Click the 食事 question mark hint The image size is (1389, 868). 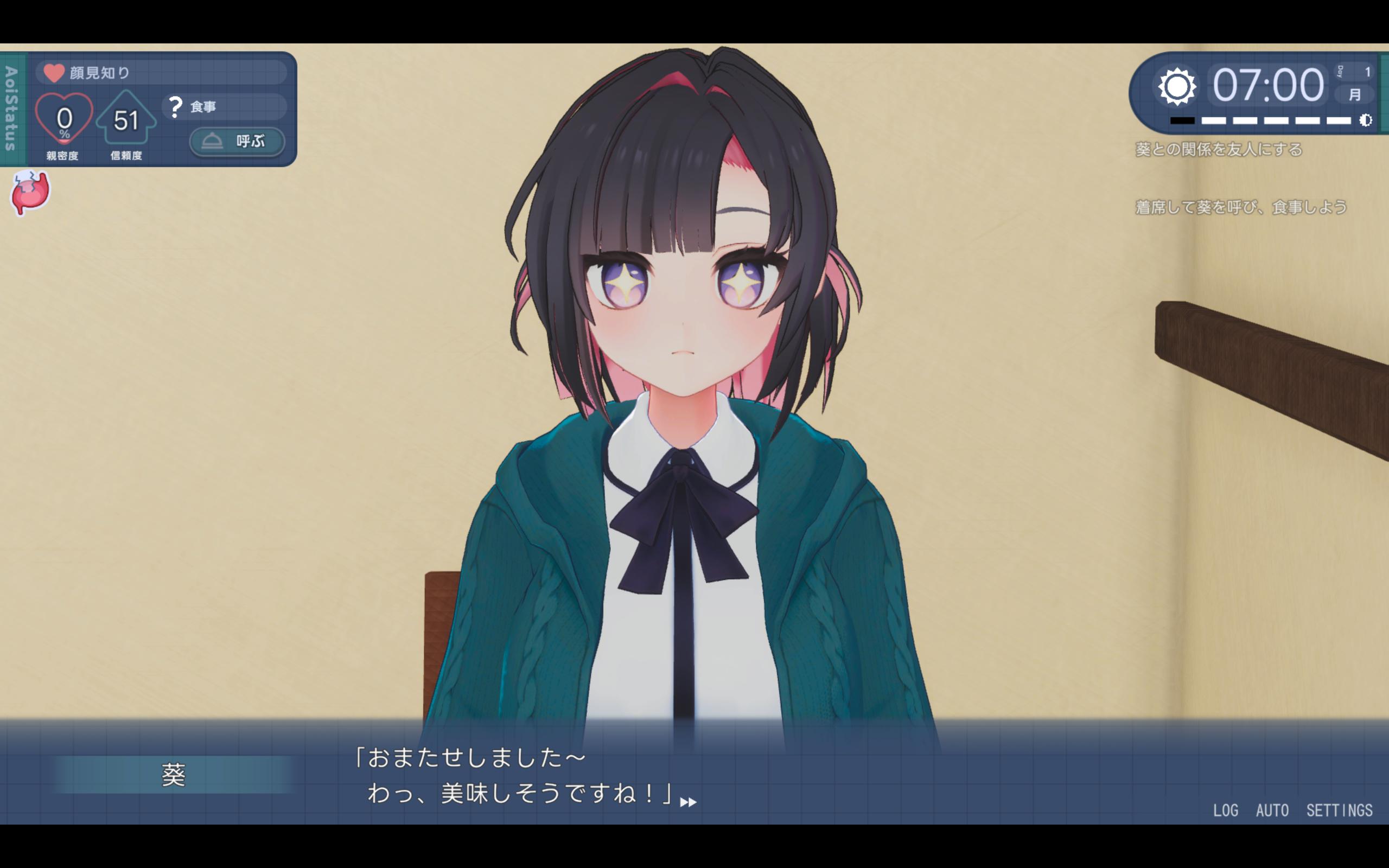pyautogui.click(x=175, y=107)
